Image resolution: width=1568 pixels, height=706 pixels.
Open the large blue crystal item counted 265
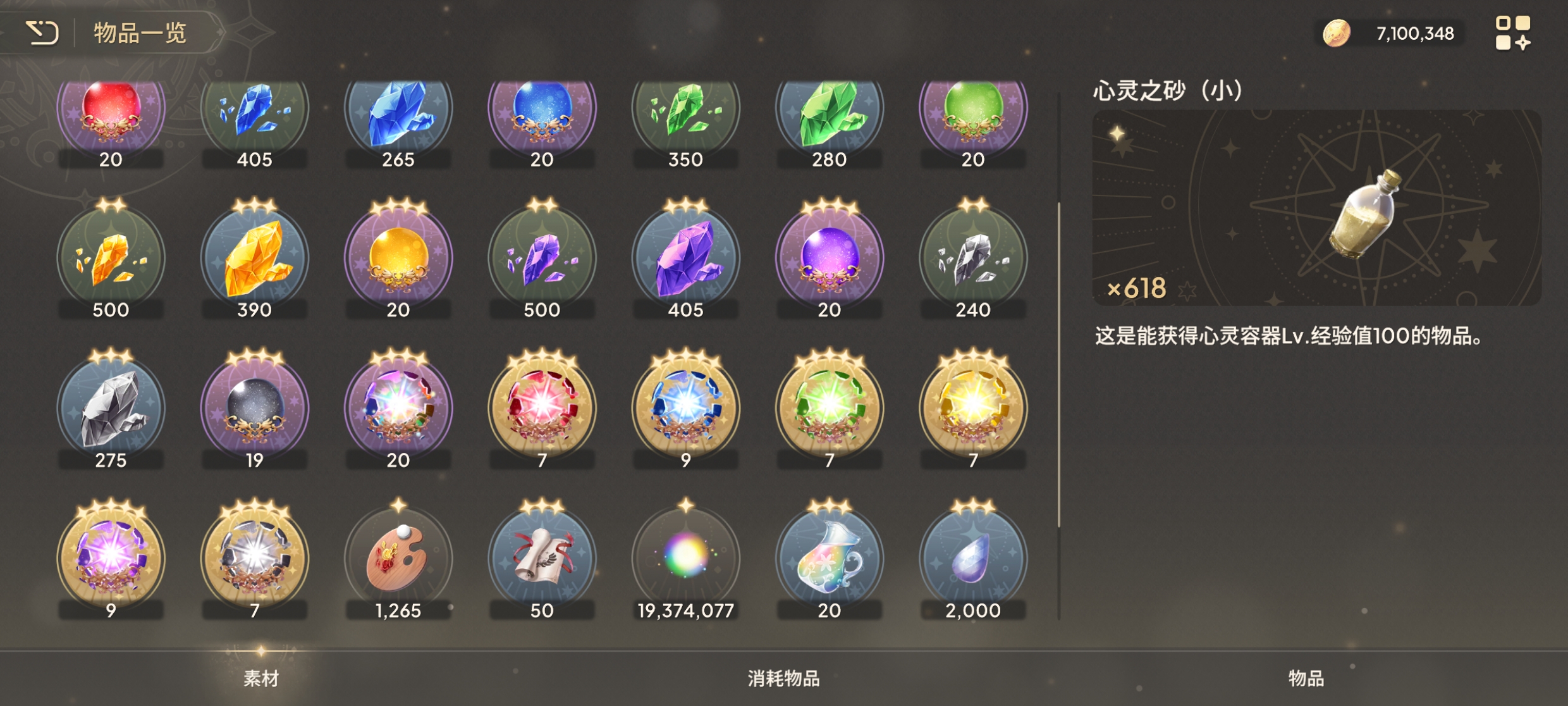398,114
